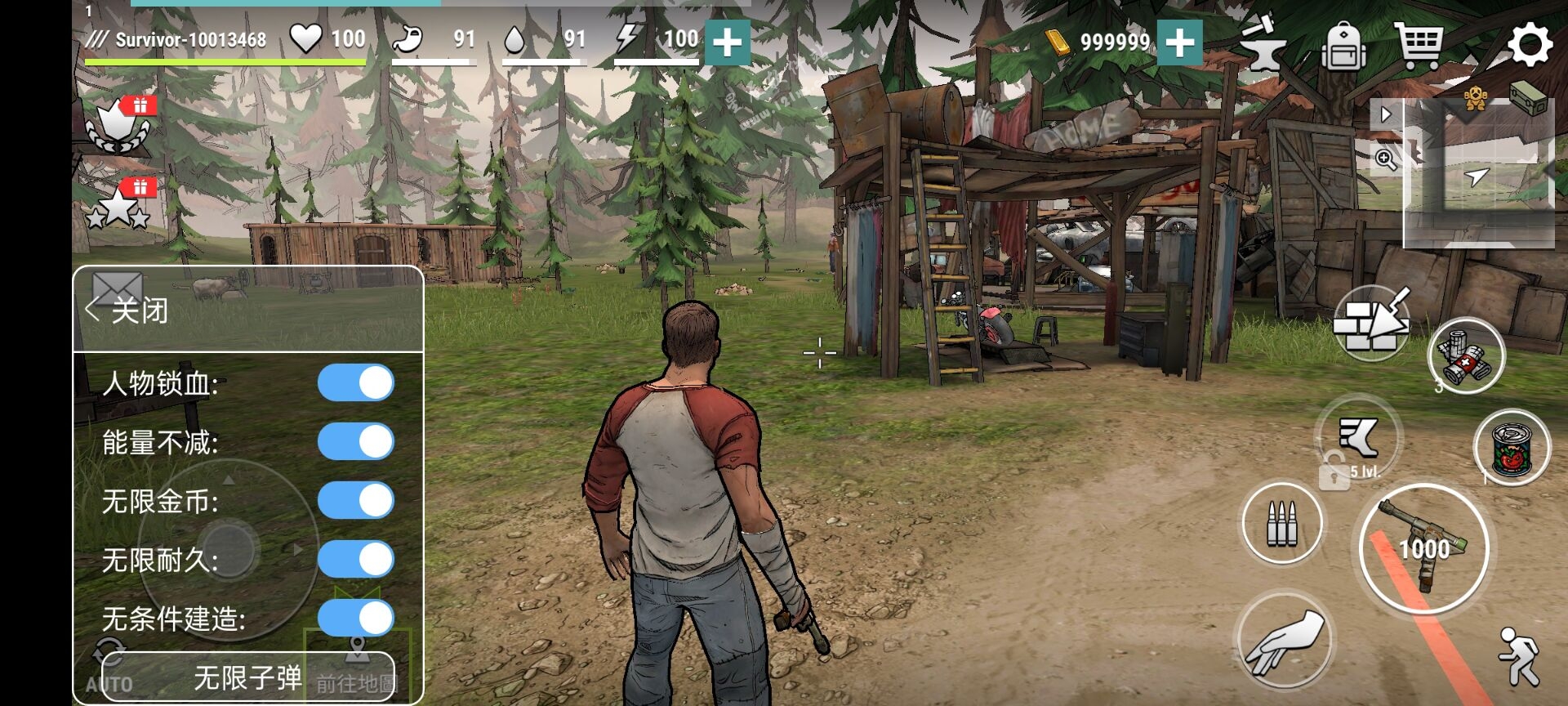Open the settings gear
The image size is (1568, 706).
pos(1529,44)
